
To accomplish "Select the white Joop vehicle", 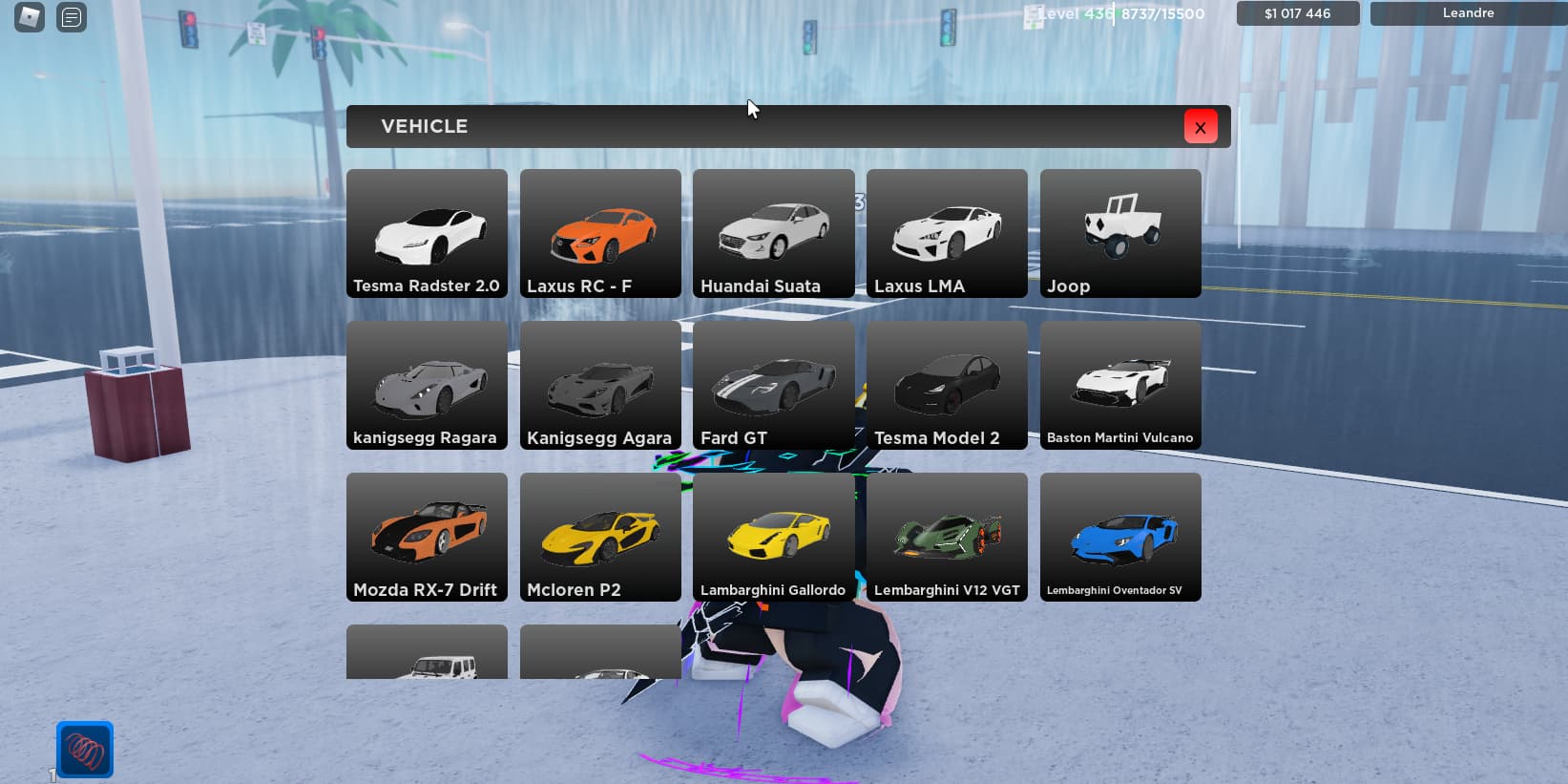I will pos(1120,232).
